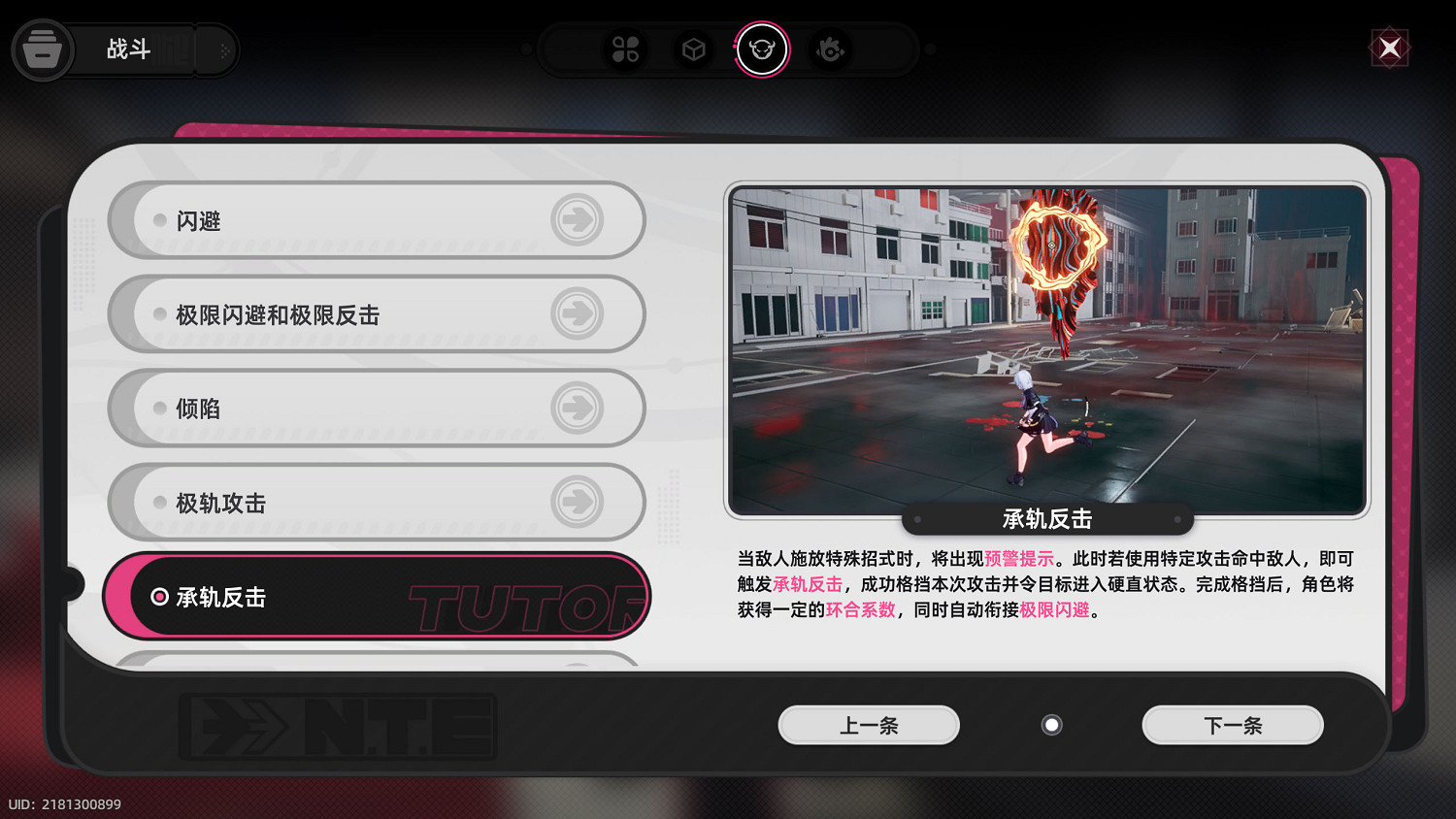View the 承轨反击 gameplay preview image
This screenshot has width=1456, height=819.
coord(1046,346)
